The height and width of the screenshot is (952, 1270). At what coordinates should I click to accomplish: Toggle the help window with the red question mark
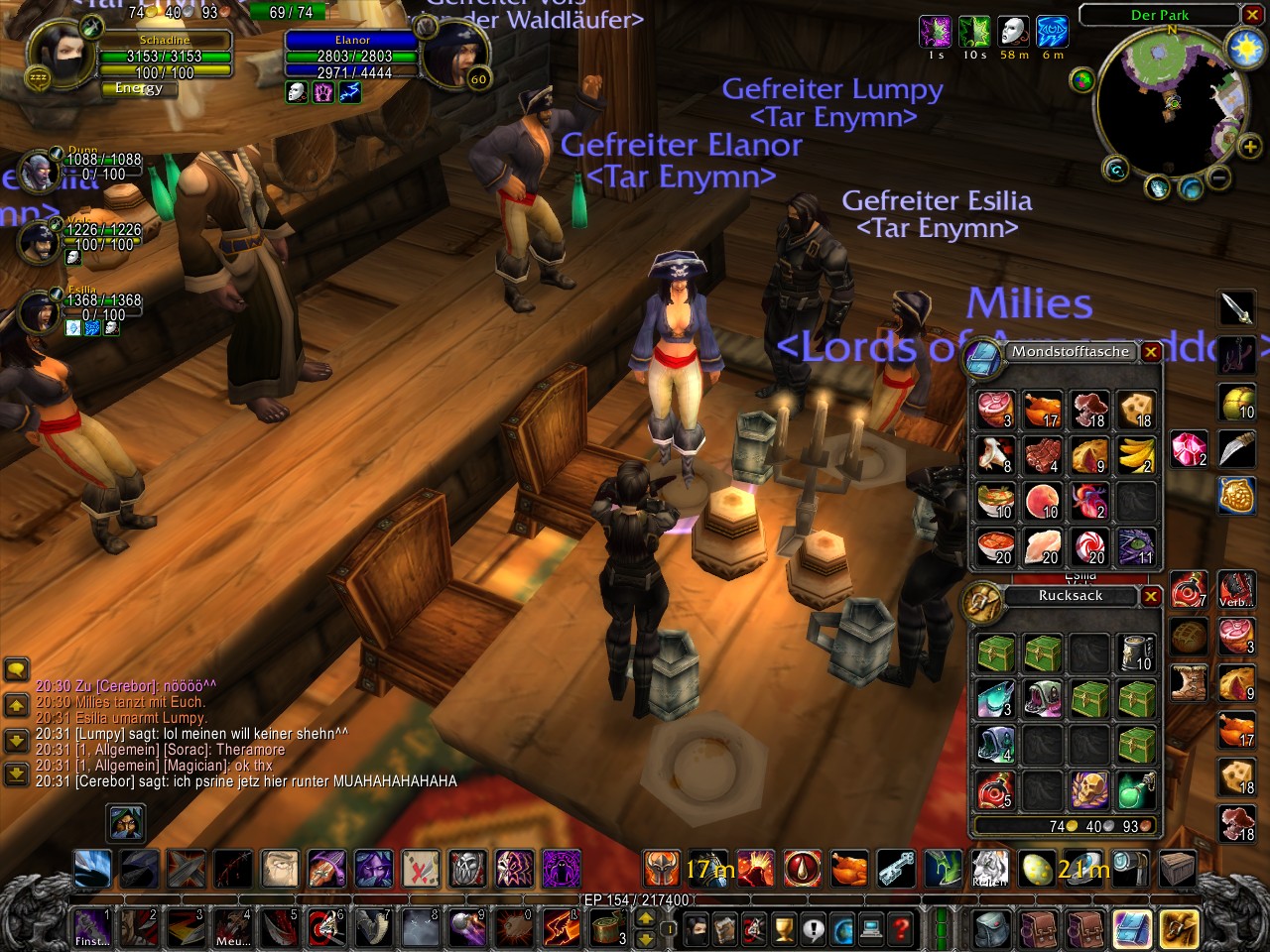(x=901, y=929)
